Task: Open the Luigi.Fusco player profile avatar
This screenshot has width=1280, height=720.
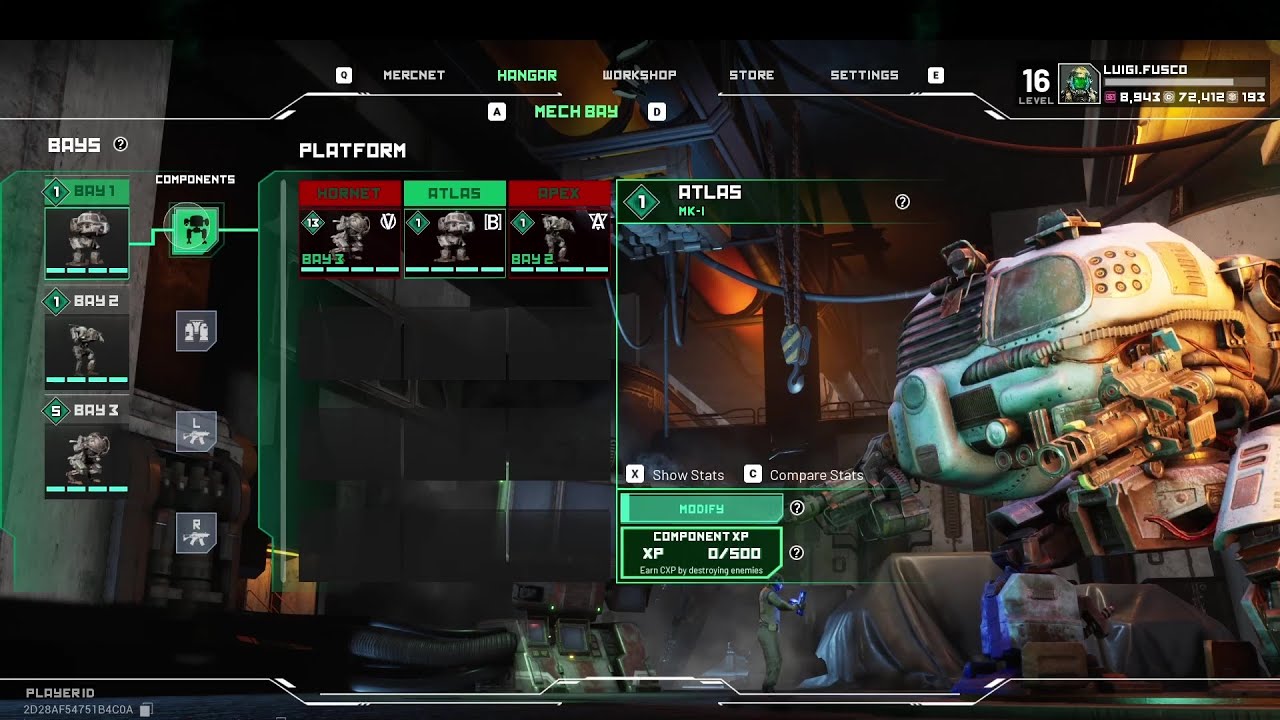Action: (x=1079, y=84)
